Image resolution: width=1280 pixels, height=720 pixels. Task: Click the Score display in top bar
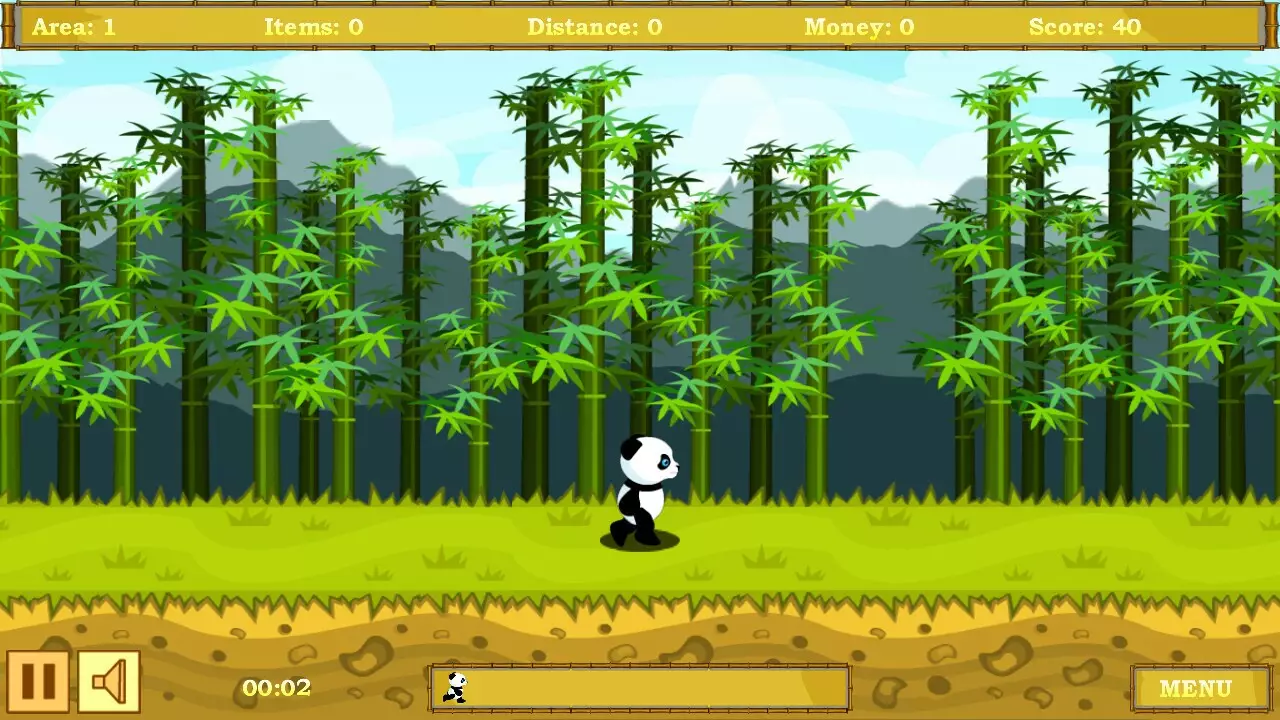point(1087,26)
